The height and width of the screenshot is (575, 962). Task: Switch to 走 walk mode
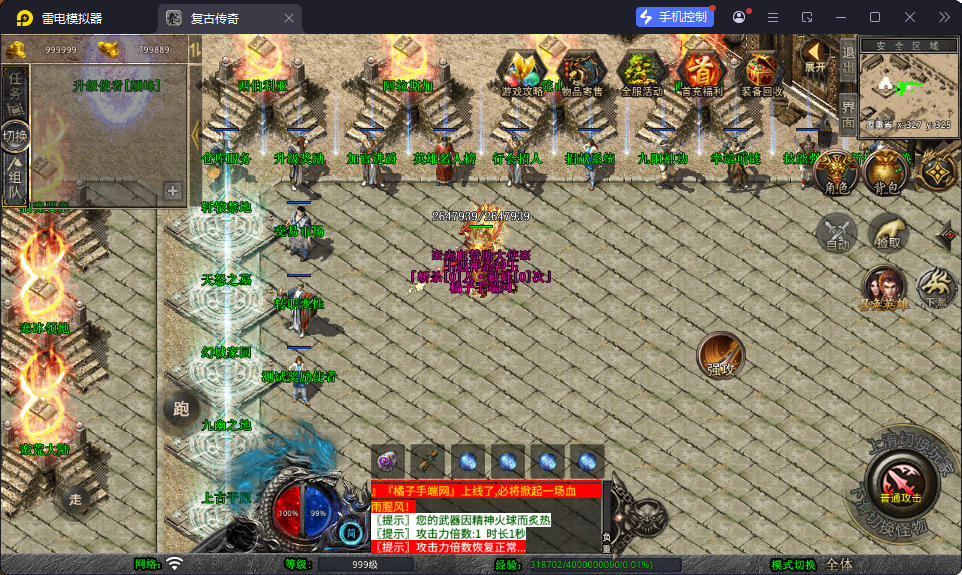(74, 497)
